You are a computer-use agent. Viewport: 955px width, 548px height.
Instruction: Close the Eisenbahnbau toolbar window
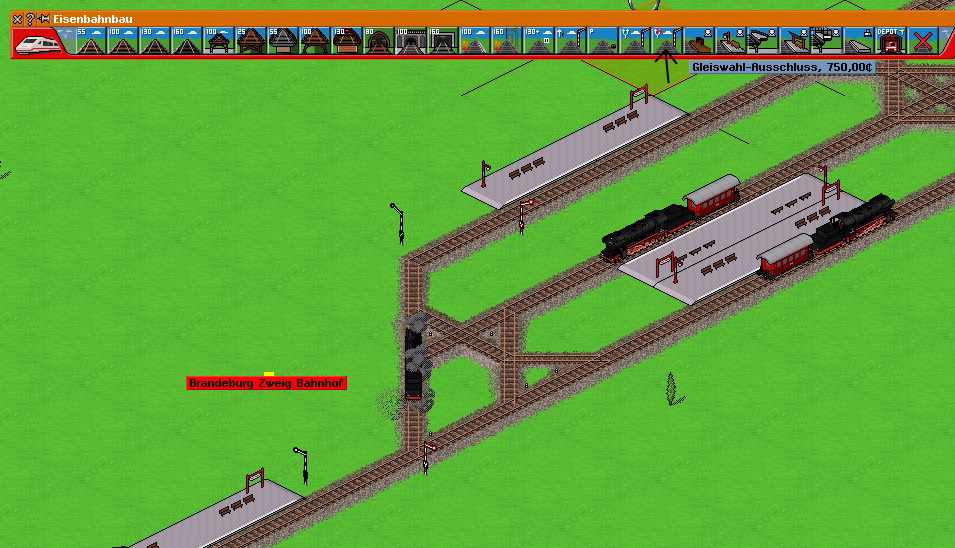tap(18, 19)
